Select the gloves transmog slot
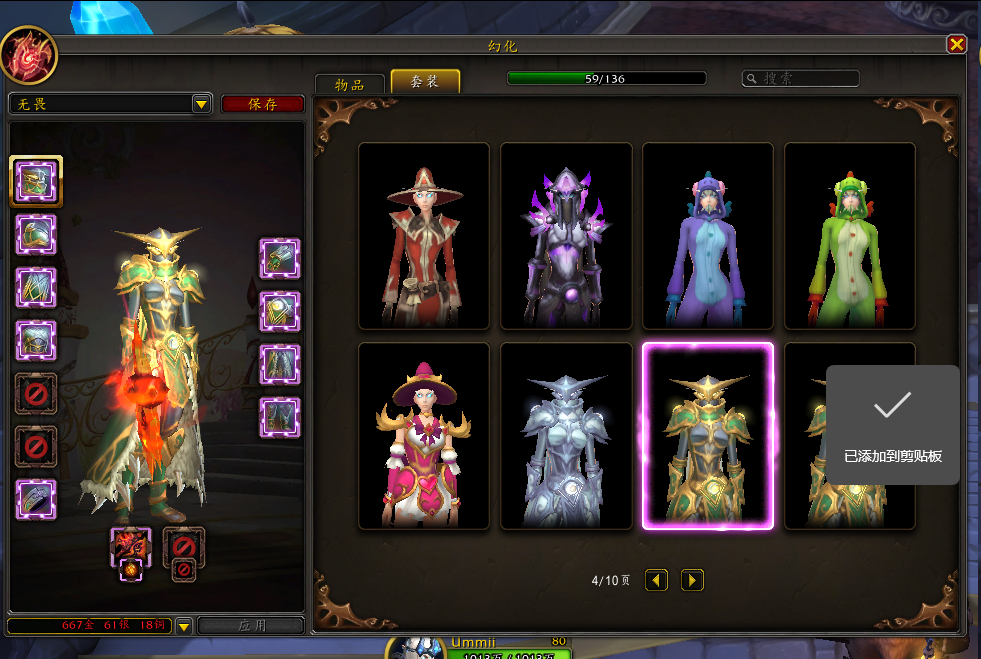 tap(281, 258)
